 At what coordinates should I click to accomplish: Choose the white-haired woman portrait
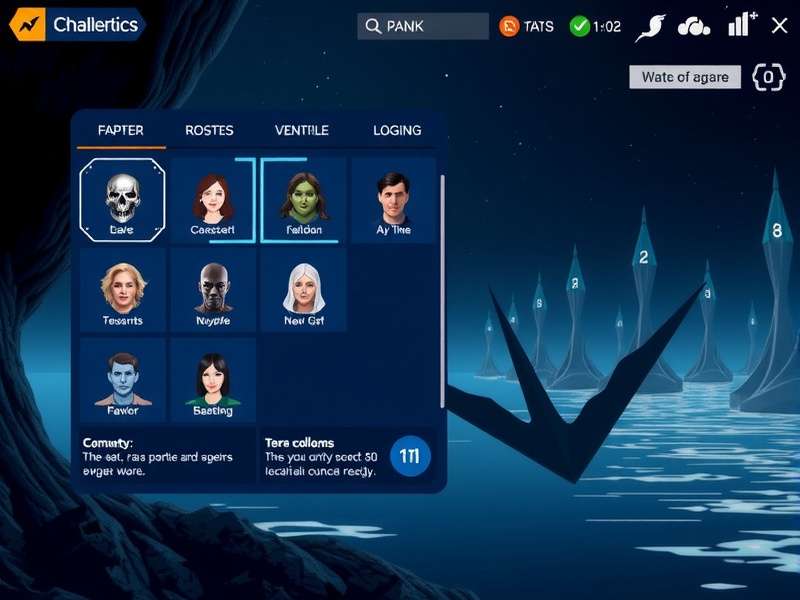click(x=302, y=291)
